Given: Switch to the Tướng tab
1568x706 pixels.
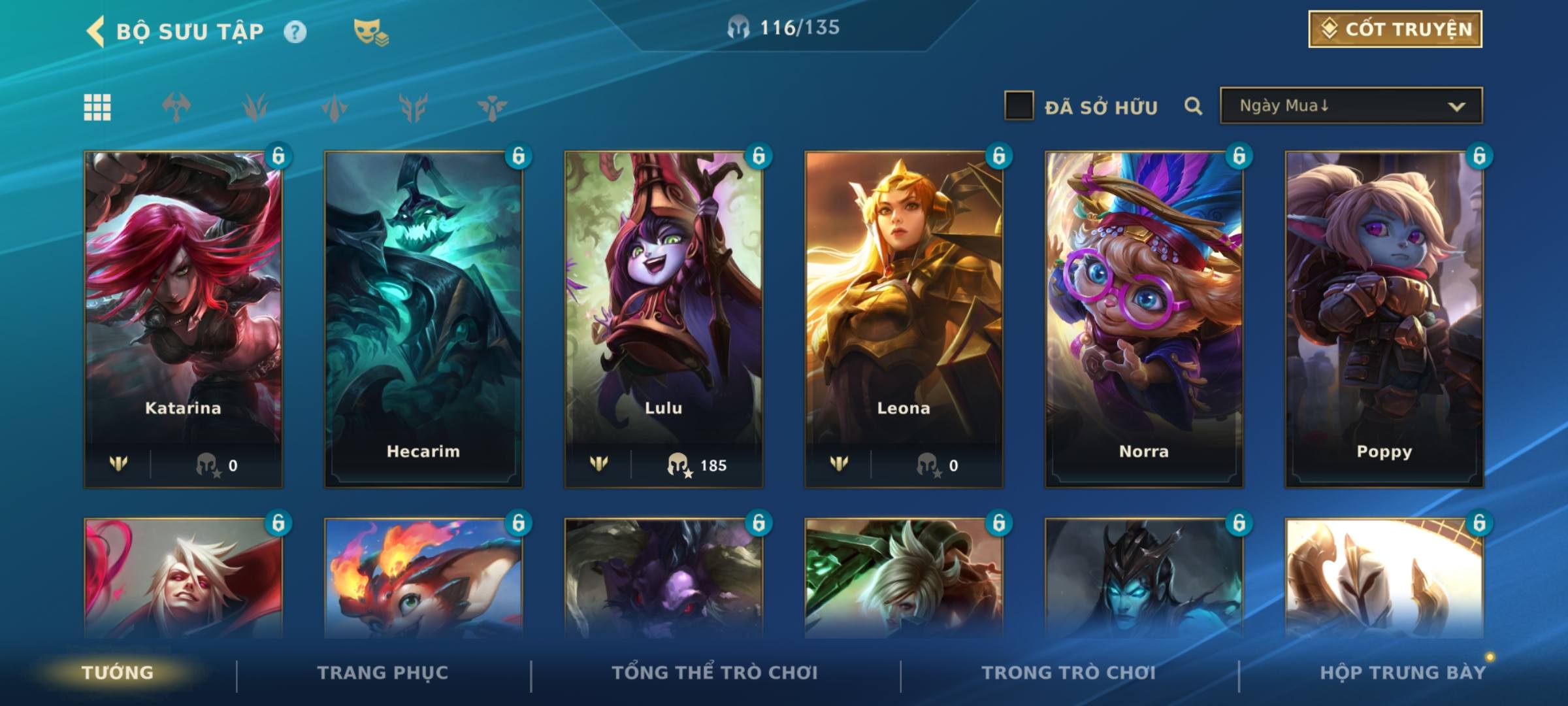Looking at the screenshot, I should (118, 673).
